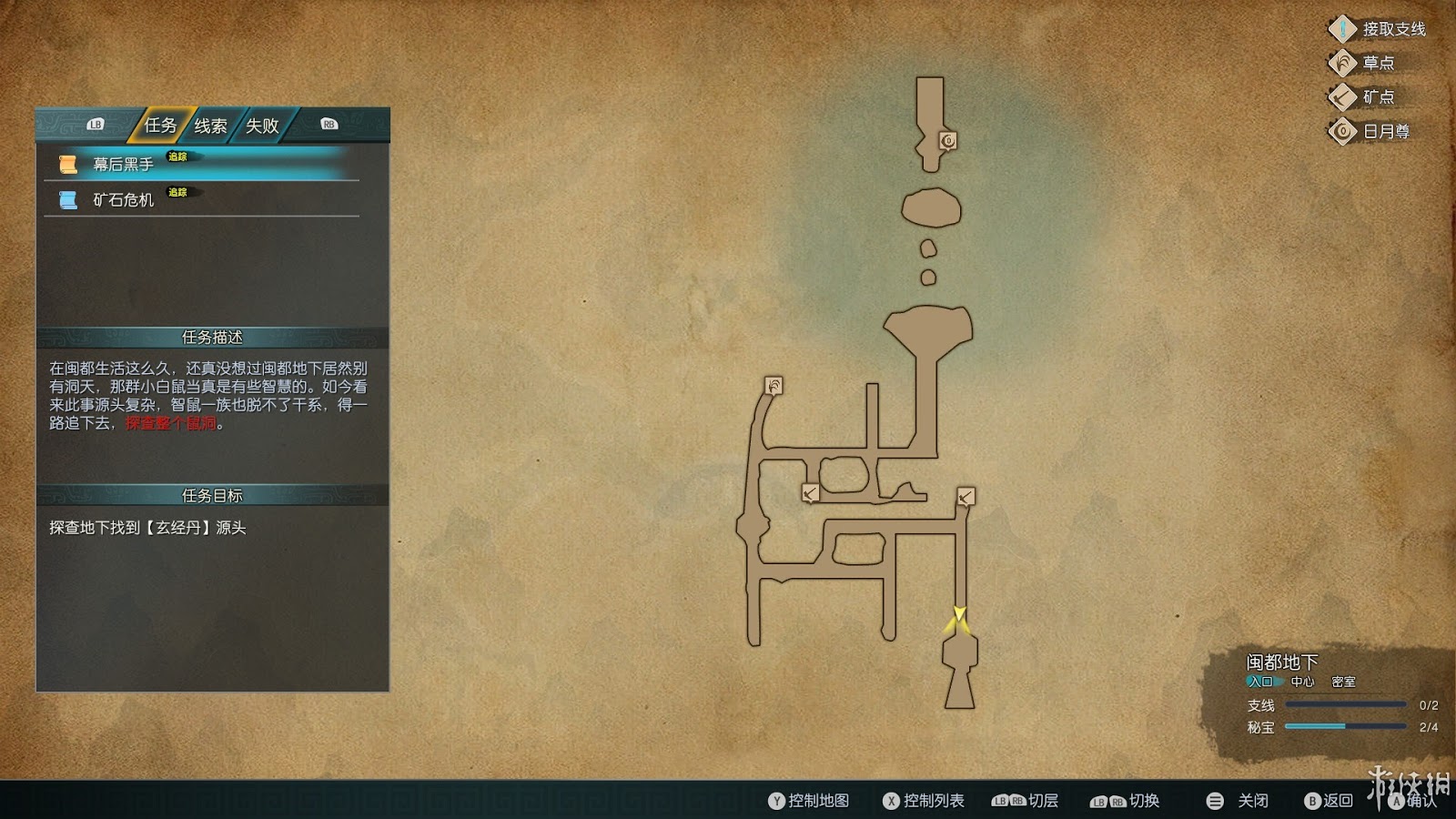Open the 线索 tab
Viewport: 1456px width, 819px height.
click(x=210, y=126)
